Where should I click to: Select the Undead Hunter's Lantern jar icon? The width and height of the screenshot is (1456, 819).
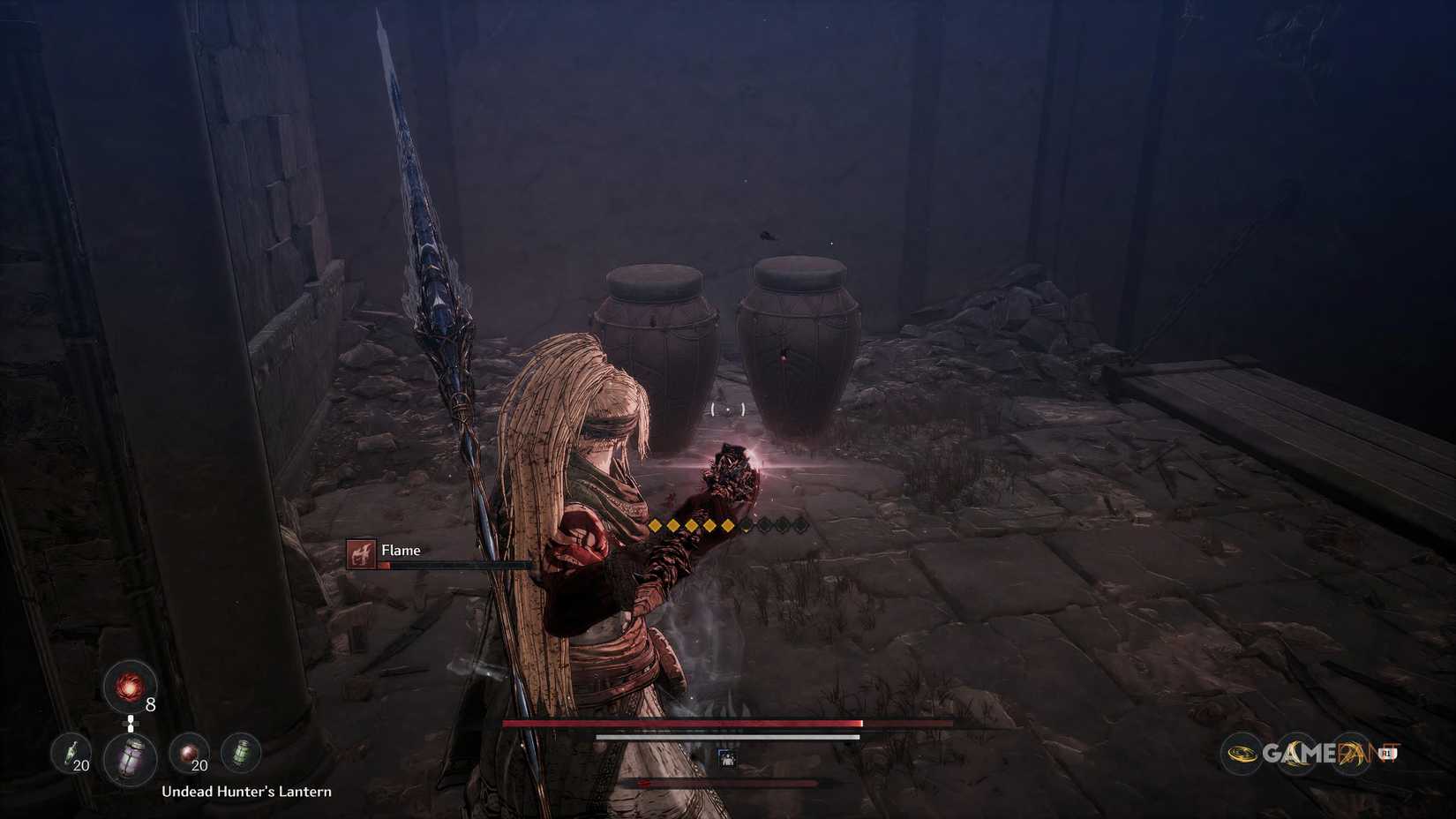130,759
